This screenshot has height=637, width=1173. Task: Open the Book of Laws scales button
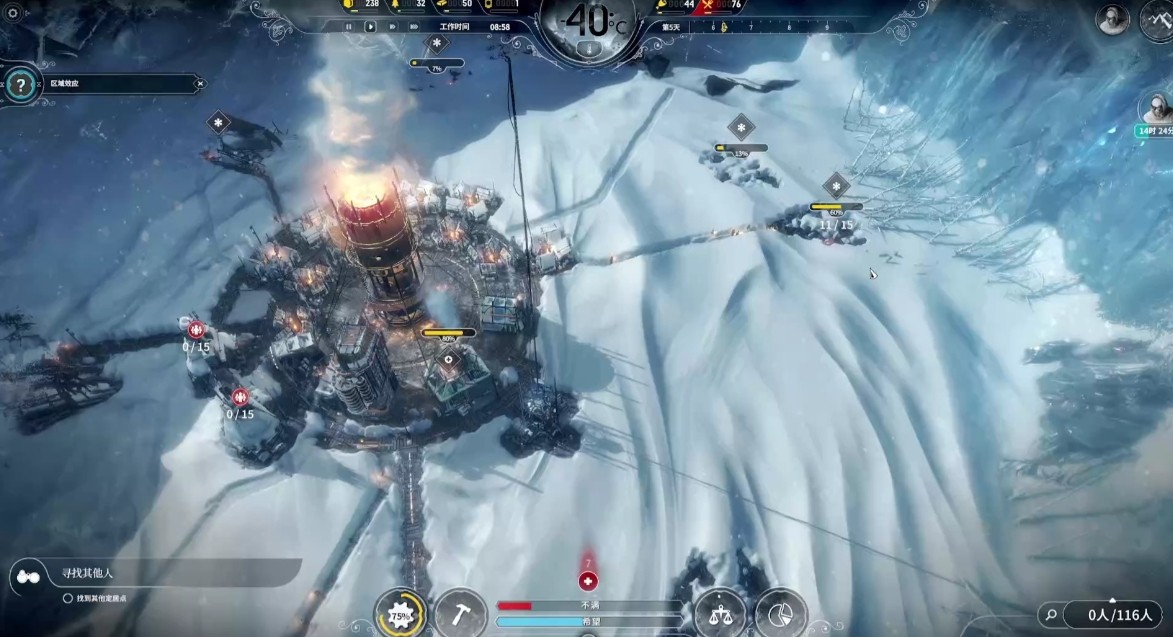[719, 613]
